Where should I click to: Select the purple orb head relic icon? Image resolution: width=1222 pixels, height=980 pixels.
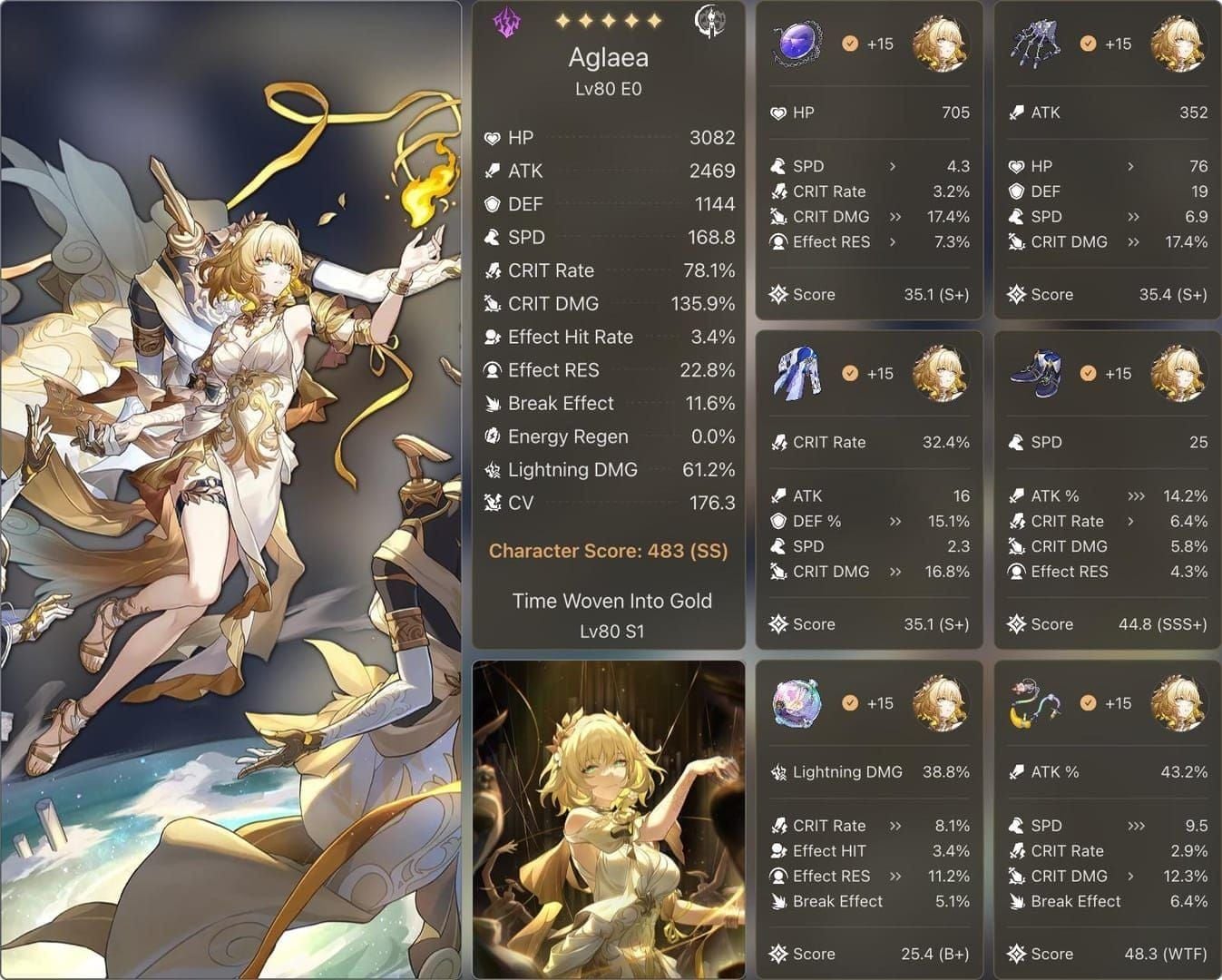point(798,44)
